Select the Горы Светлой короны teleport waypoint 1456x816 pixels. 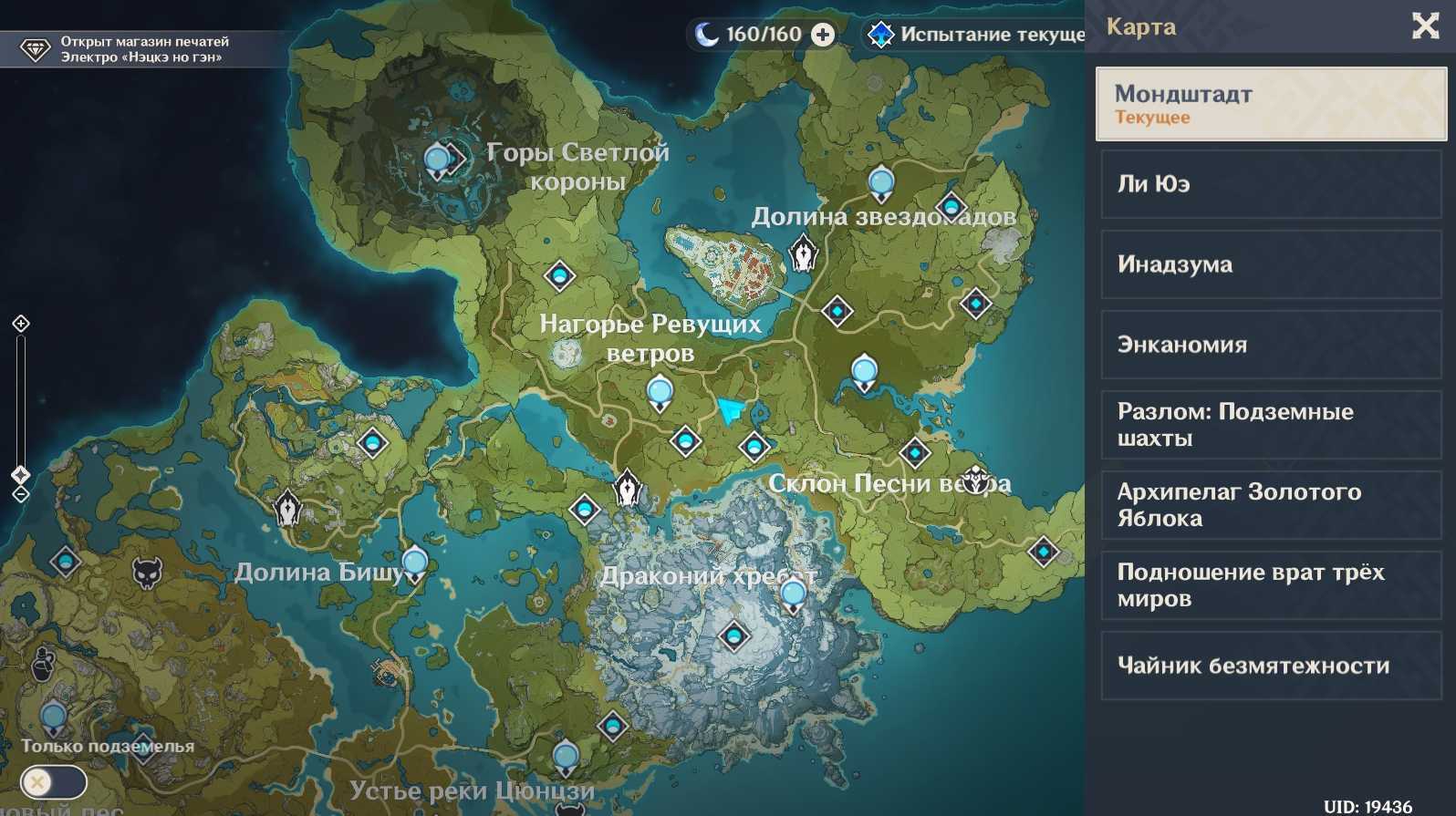pyautogui.click(x=438, y=160)
